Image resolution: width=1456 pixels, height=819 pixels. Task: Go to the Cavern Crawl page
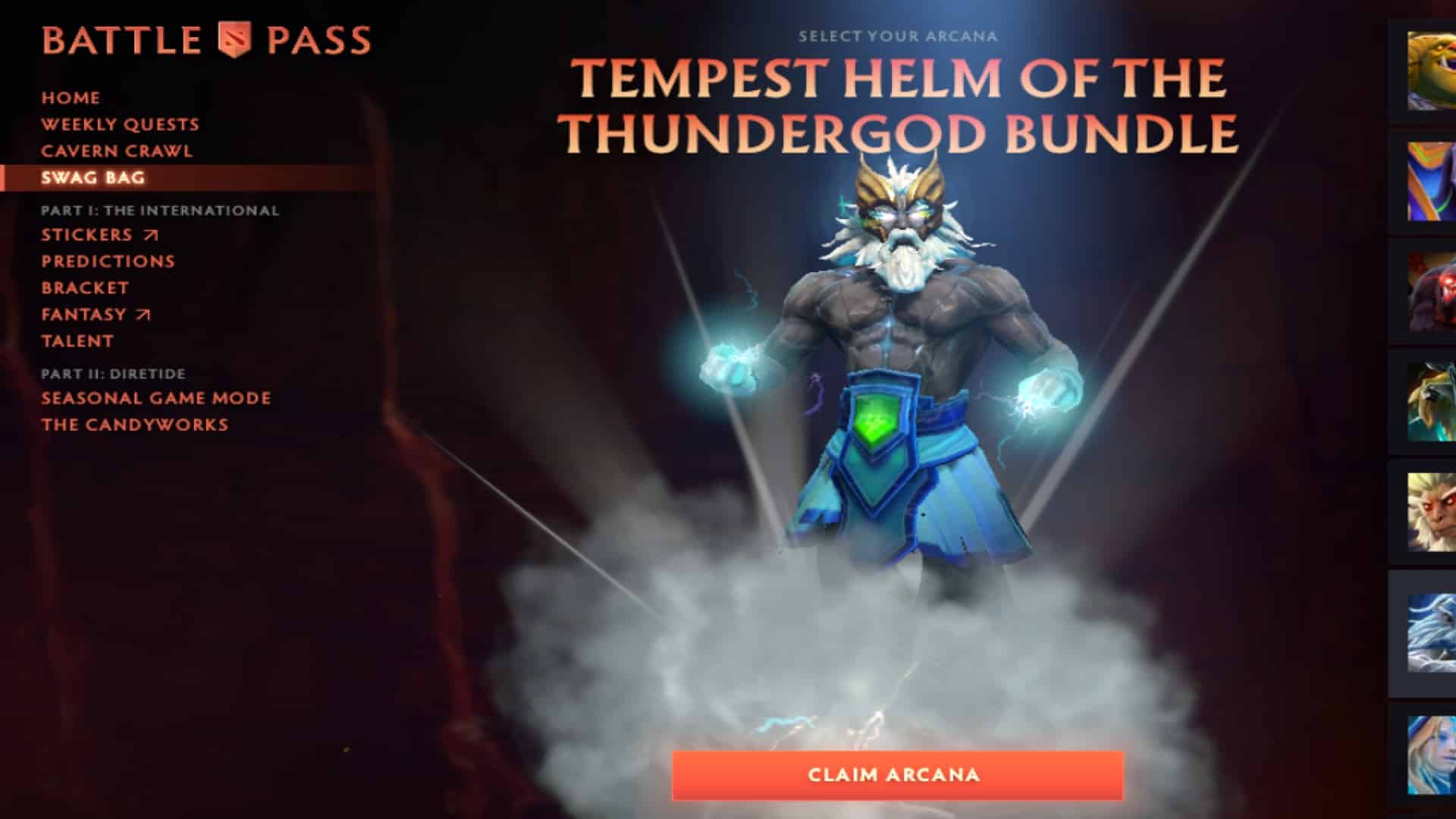point(117,151)
